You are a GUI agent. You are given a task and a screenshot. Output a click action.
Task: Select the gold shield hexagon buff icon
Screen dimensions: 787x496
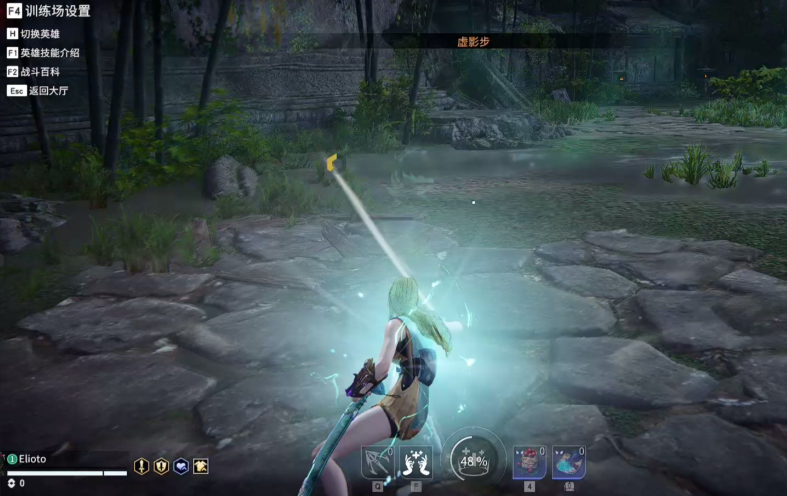161,466
